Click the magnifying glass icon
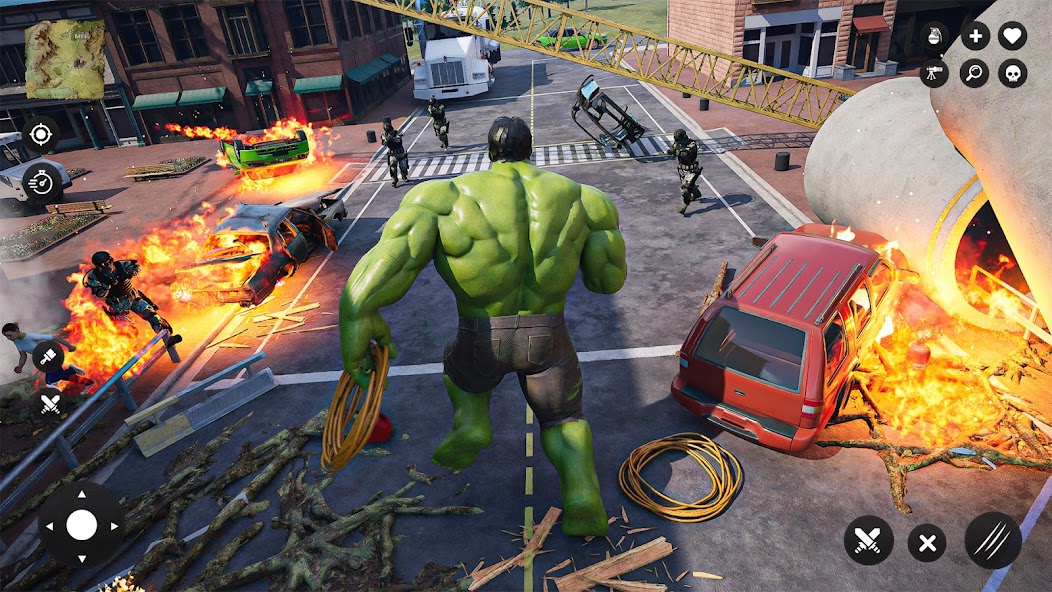 [975, 73]
